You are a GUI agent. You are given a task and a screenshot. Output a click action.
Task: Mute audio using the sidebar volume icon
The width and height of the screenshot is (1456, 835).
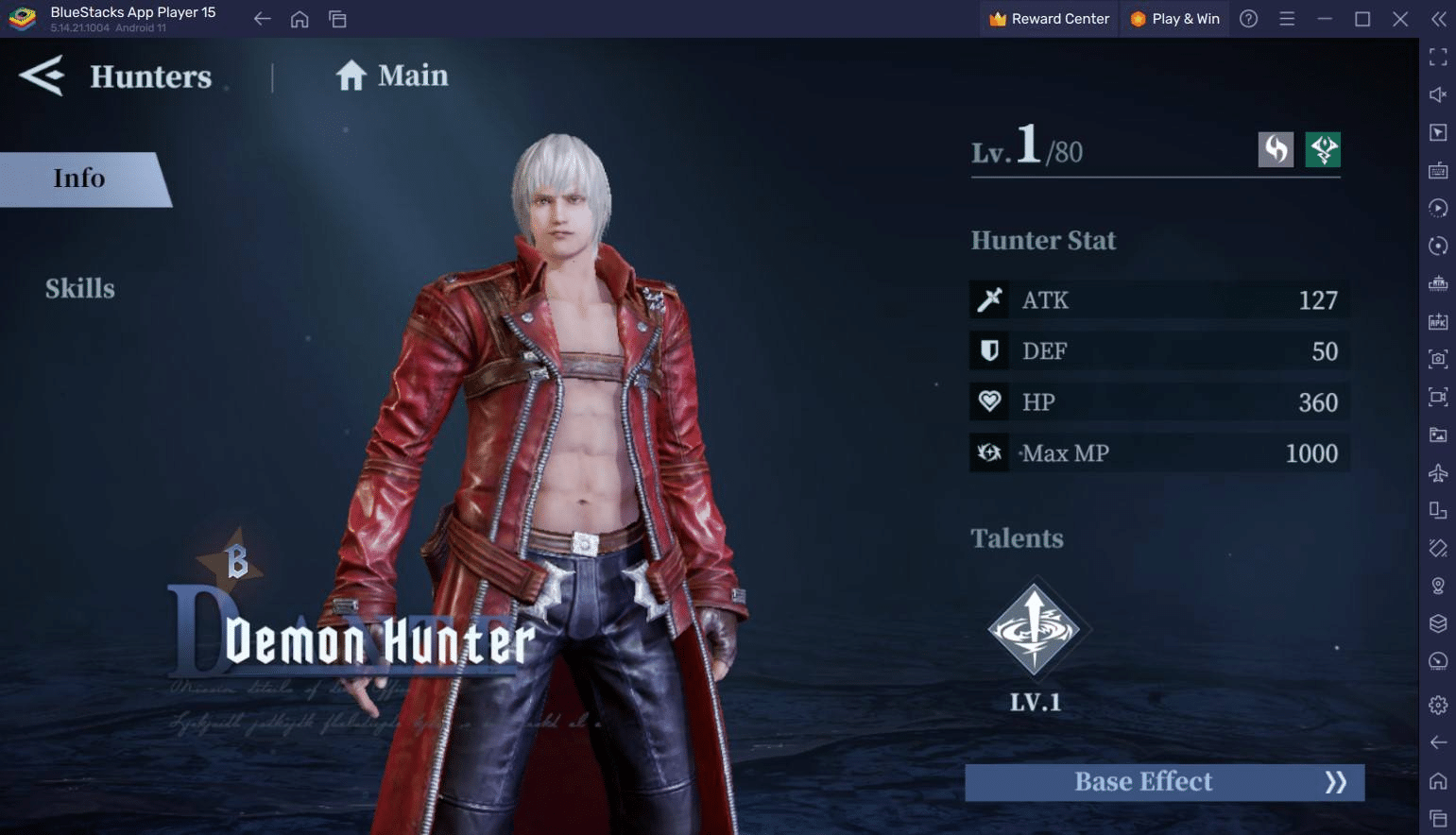point(1437,94)
